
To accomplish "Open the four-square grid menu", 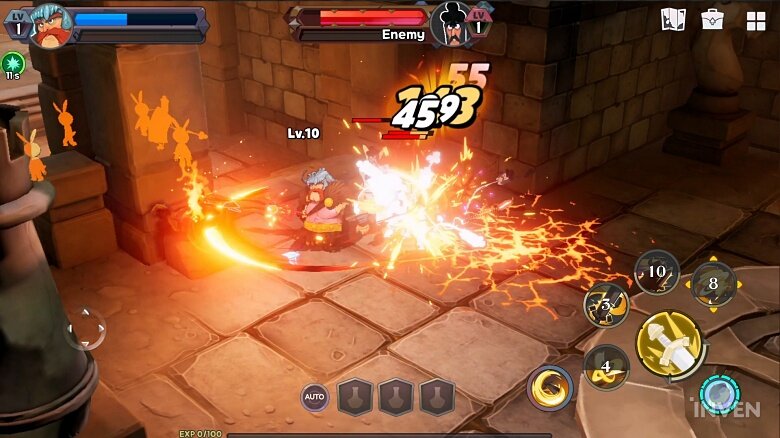I will coord(755,21).
